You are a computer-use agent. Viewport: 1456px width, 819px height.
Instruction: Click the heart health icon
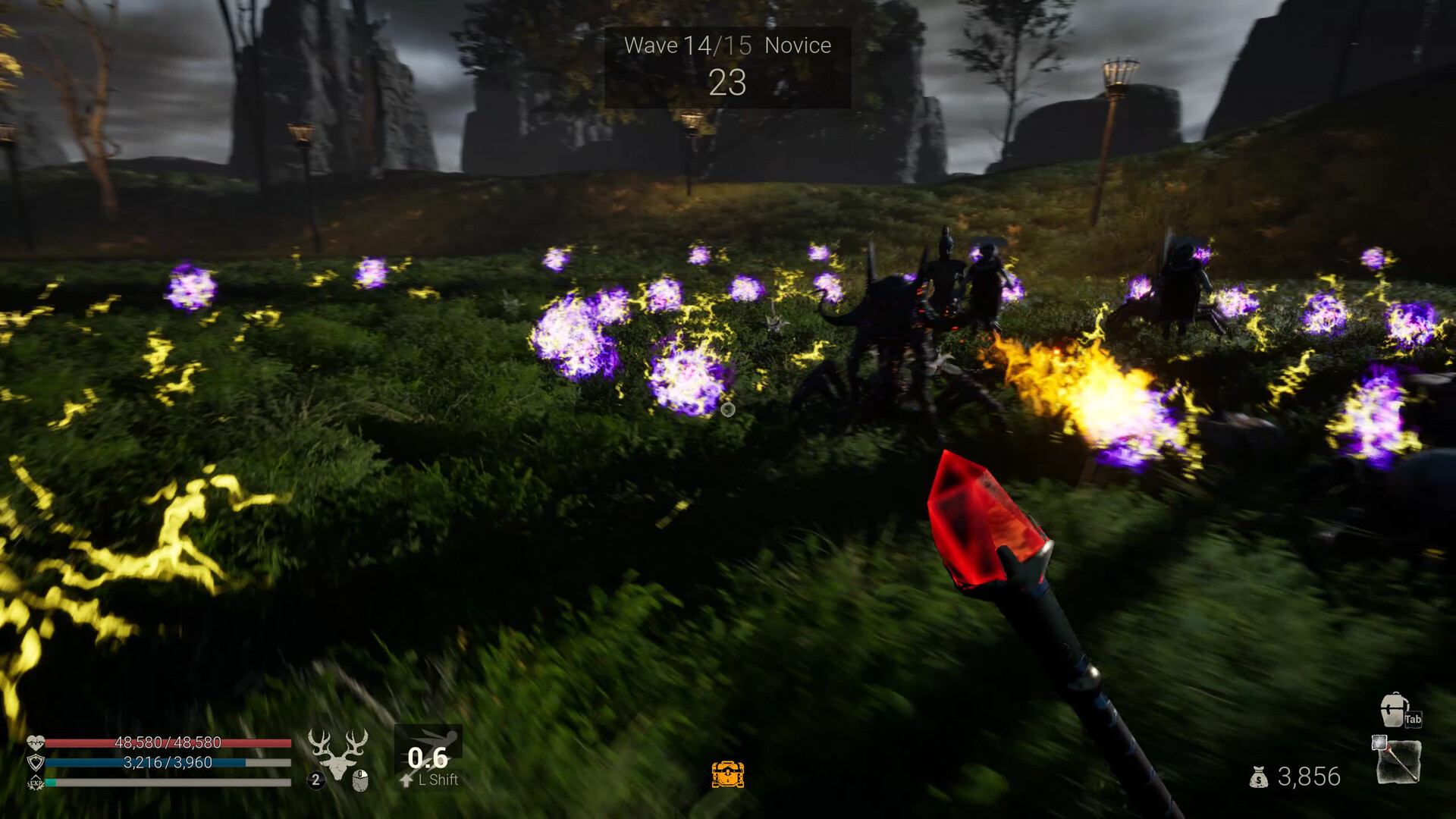pos(36,742)
